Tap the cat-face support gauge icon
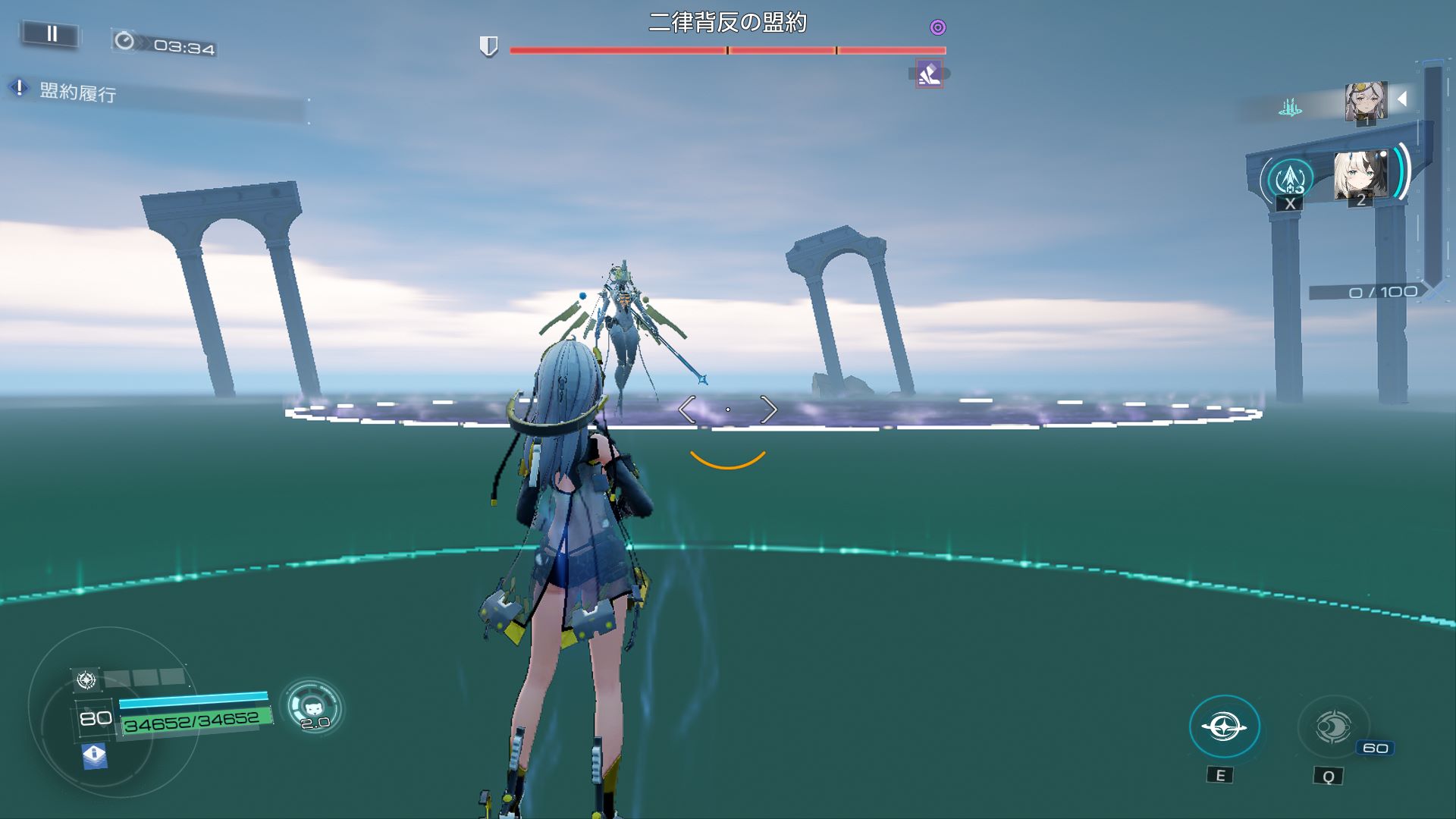The image size is (1456, 819). (x=312, y=707)
